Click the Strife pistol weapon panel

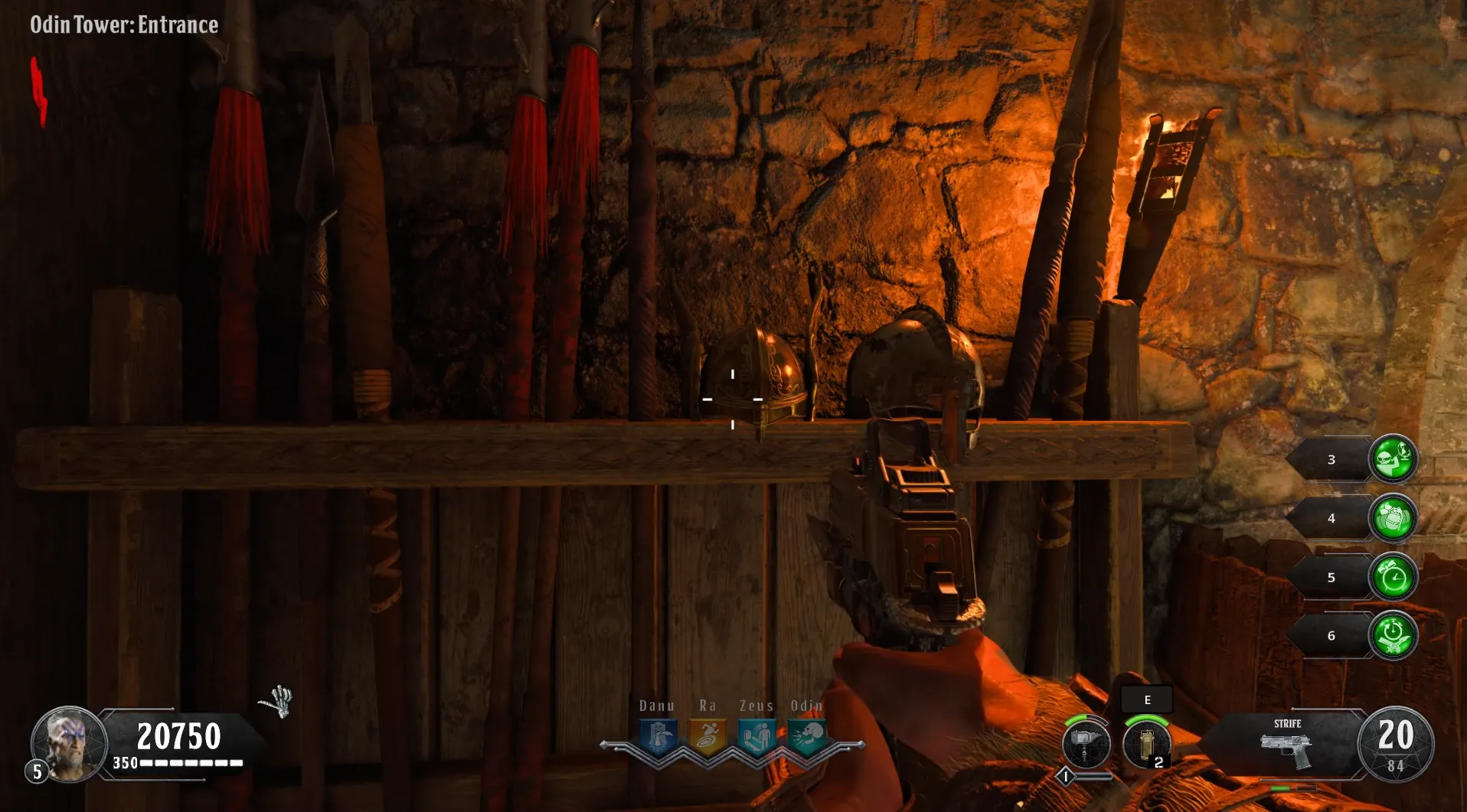coord(1286,745)
